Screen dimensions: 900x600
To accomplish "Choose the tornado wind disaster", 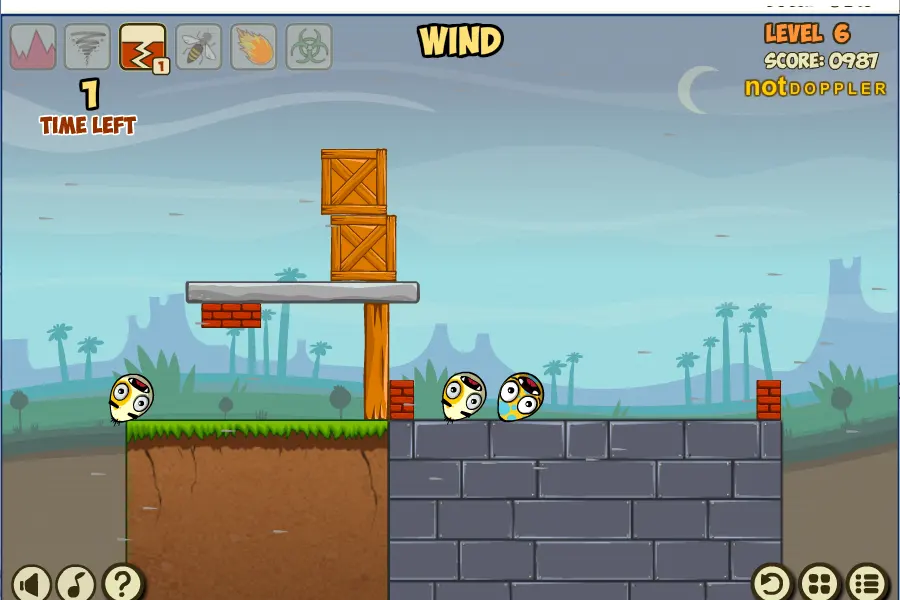I will (88, 47).
